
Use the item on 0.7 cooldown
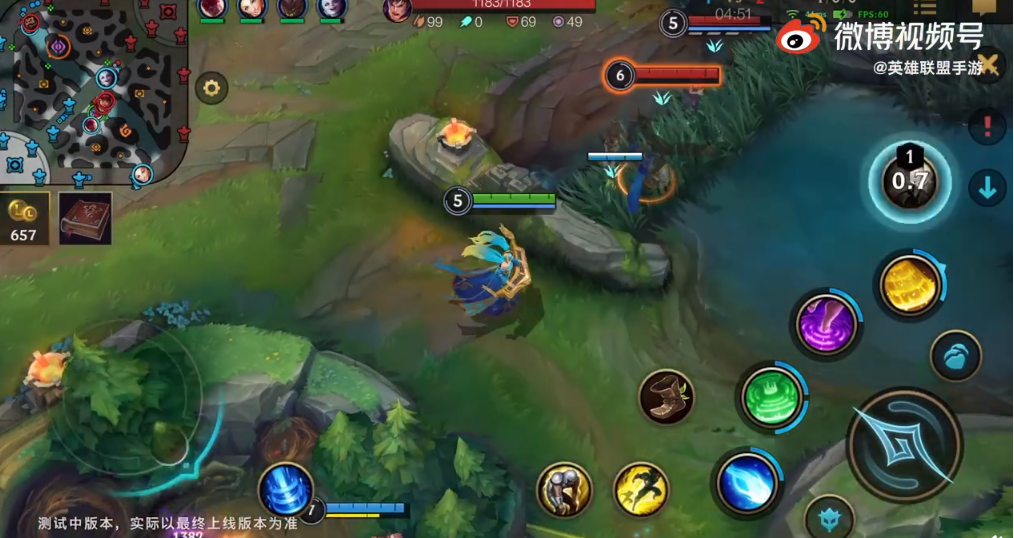[x=909, y=181]
